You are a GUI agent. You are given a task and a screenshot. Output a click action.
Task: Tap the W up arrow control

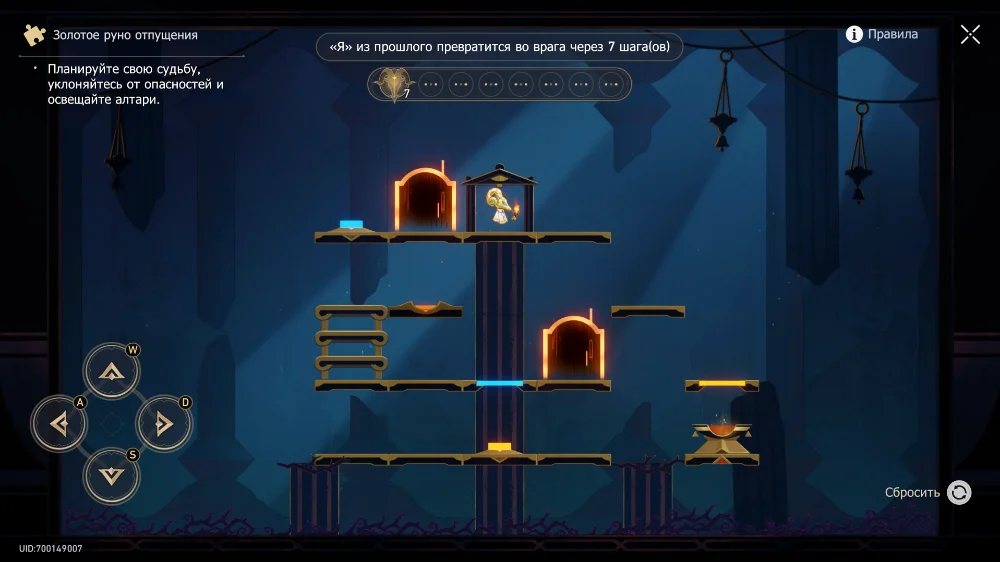click(111, 372)
